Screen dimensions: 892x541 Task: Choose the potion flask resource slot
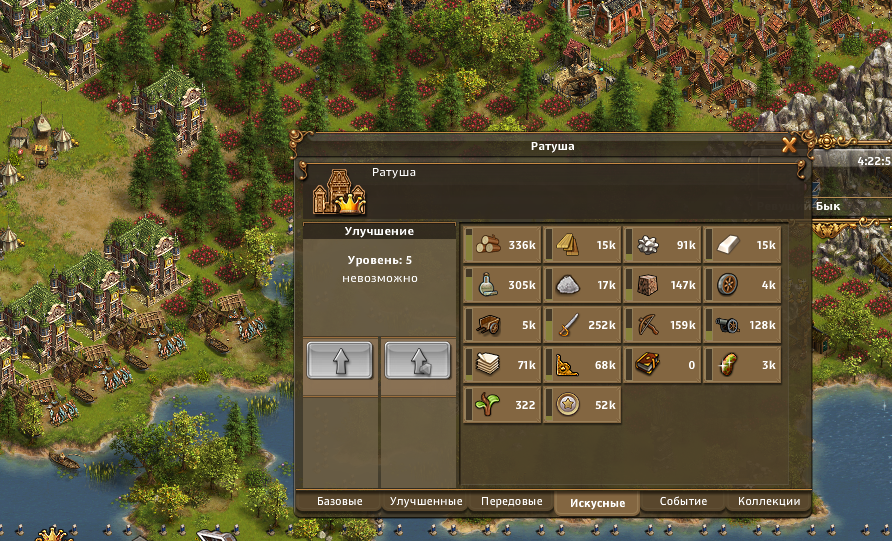coord(503,285)
